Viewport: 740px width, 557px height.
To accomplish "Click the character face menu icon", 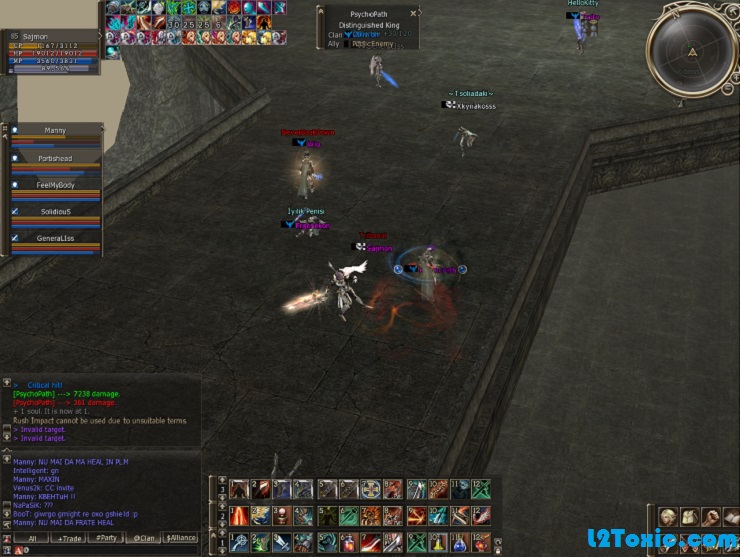I will coord(667,516).
